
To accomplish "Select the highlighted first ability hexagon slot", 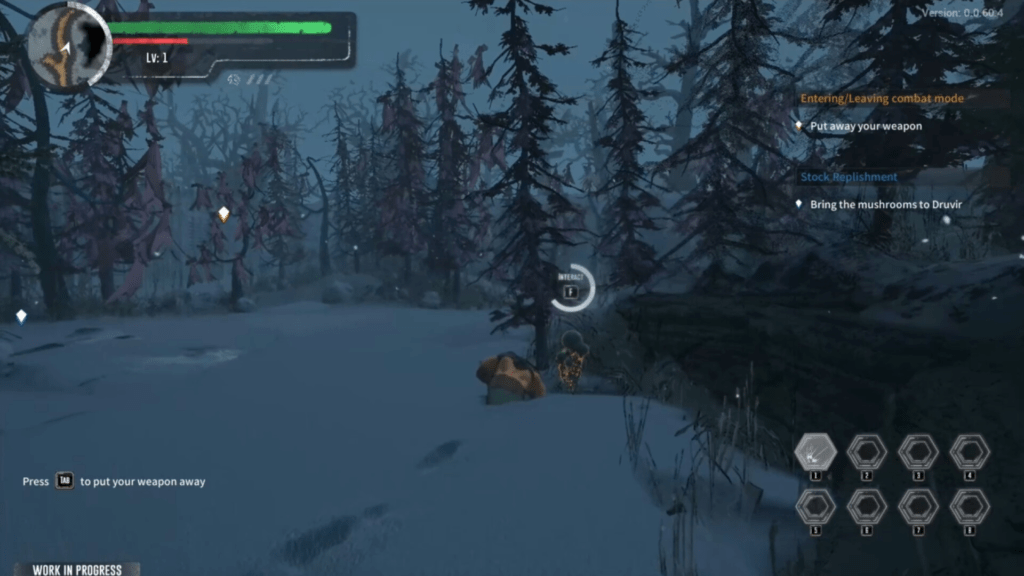I will point(815,453).
